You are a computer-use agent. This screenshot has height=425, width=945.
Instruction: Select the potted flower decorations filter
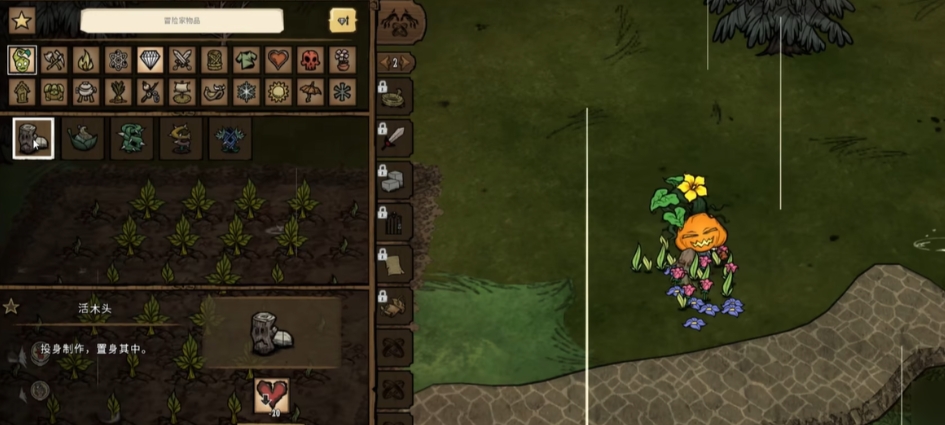[x=342, y=60]
